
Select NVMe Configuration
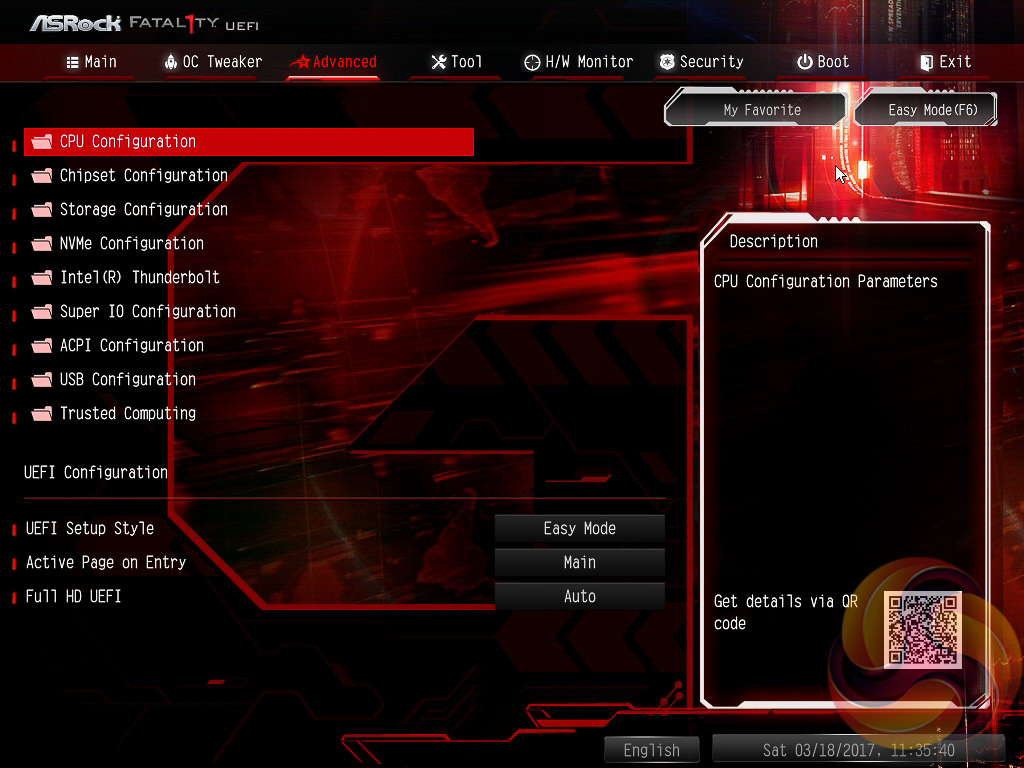[131, 244]
